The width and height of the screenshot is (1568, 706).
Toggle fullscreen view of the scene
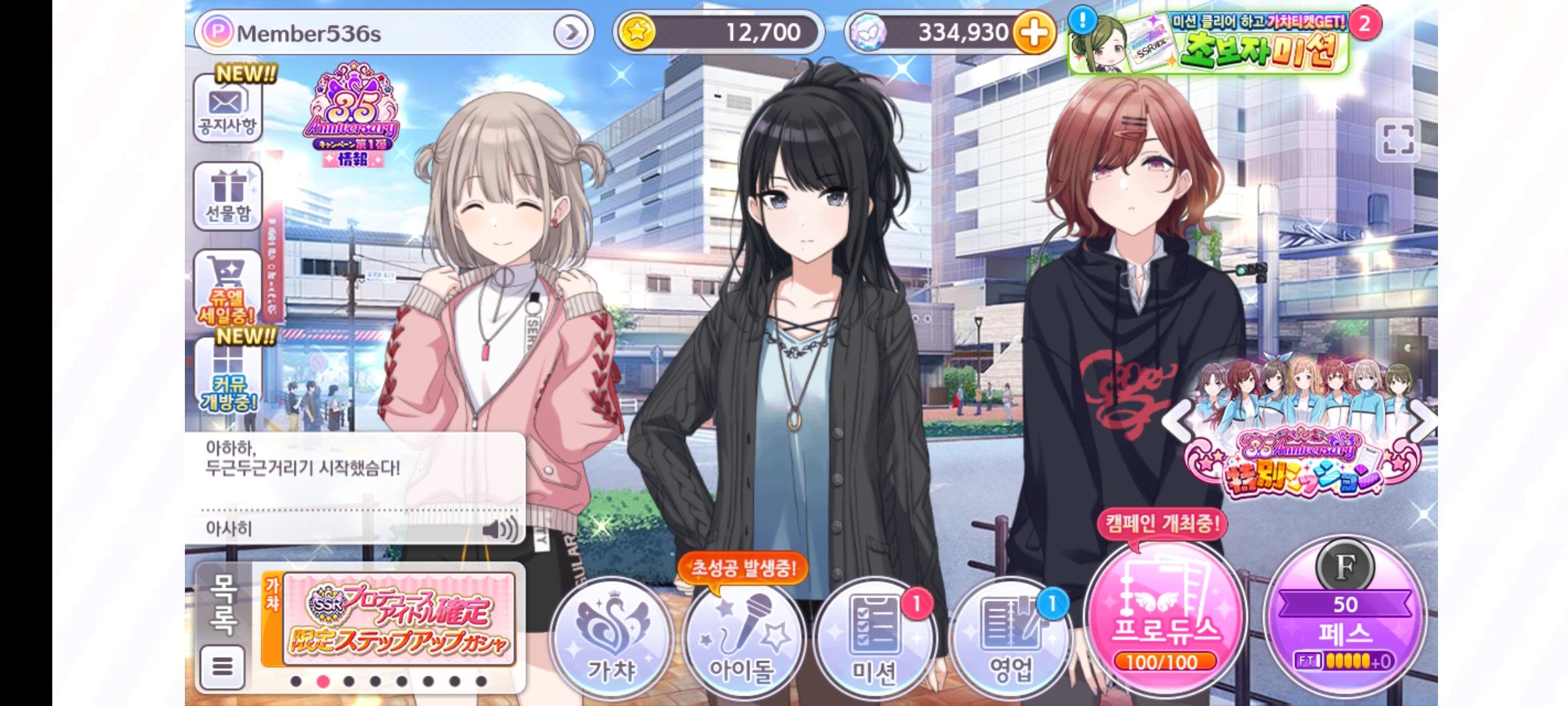[x=1397, y=140]
